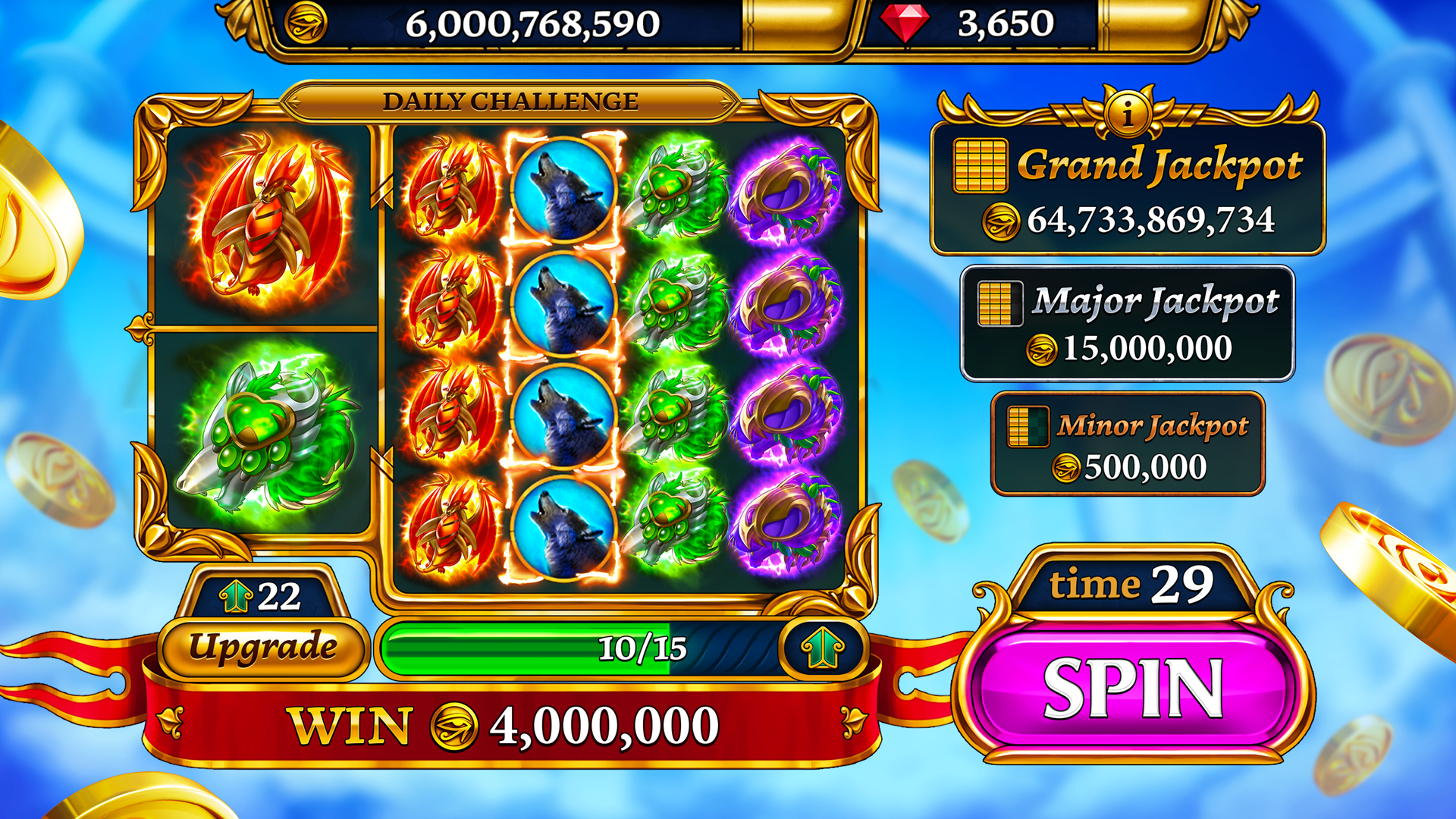
Task: Tap the green arrow beside the progress bar
Action: pyautogui.click(x=823, y=648)
